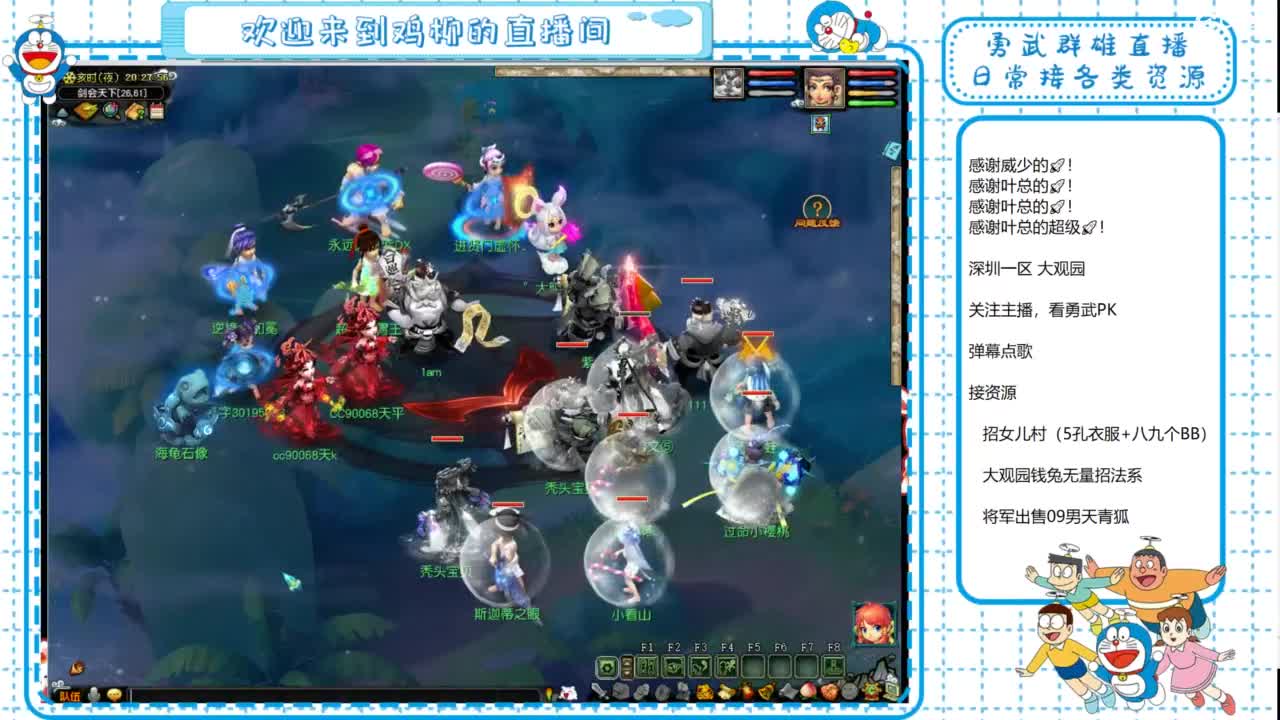
Task: Click the F8 auto-battle slot
Action: pos(833,666)
